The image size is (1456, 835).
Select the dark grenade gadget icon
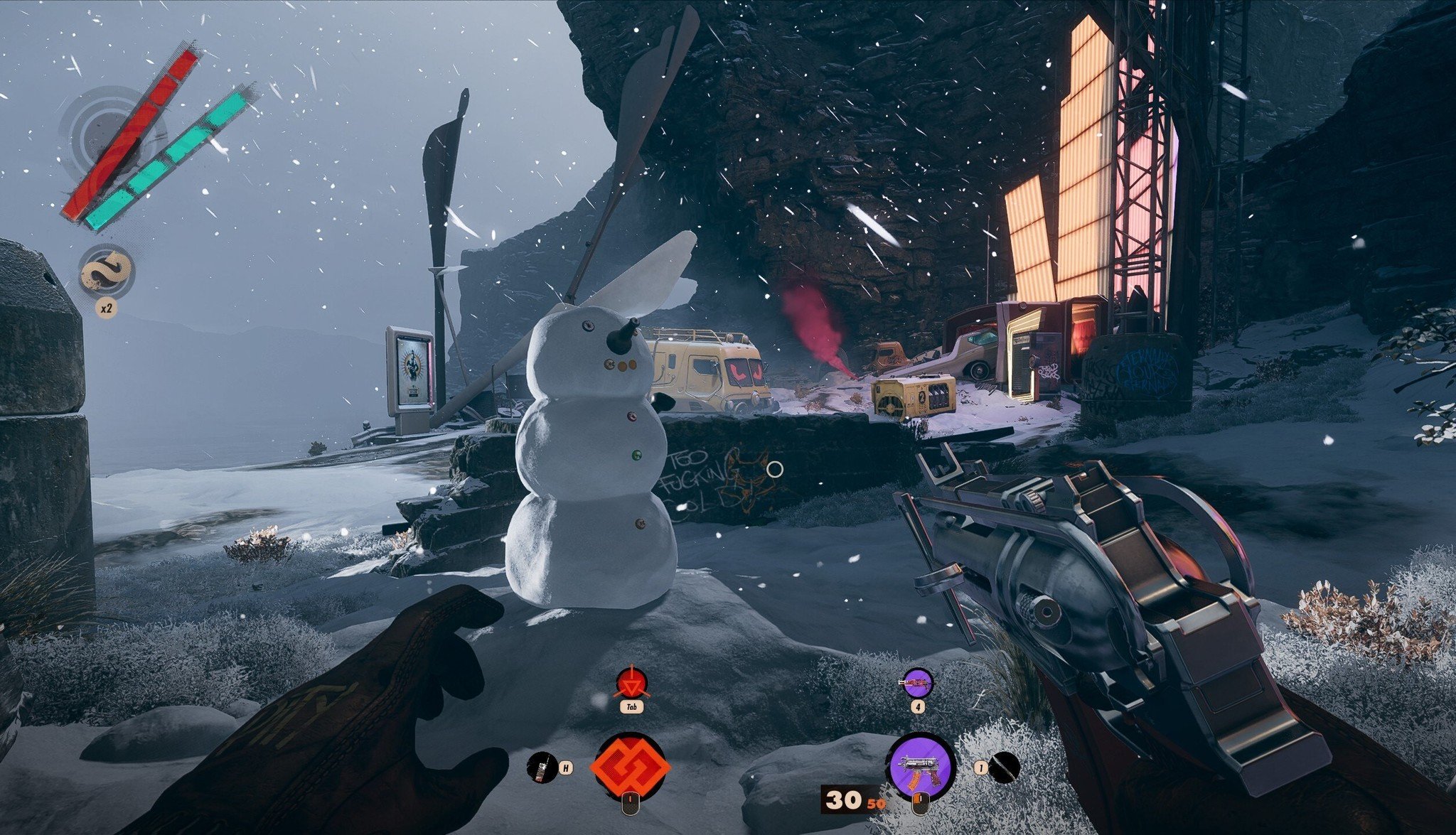pyautogui.click(x=1005, y=767)
